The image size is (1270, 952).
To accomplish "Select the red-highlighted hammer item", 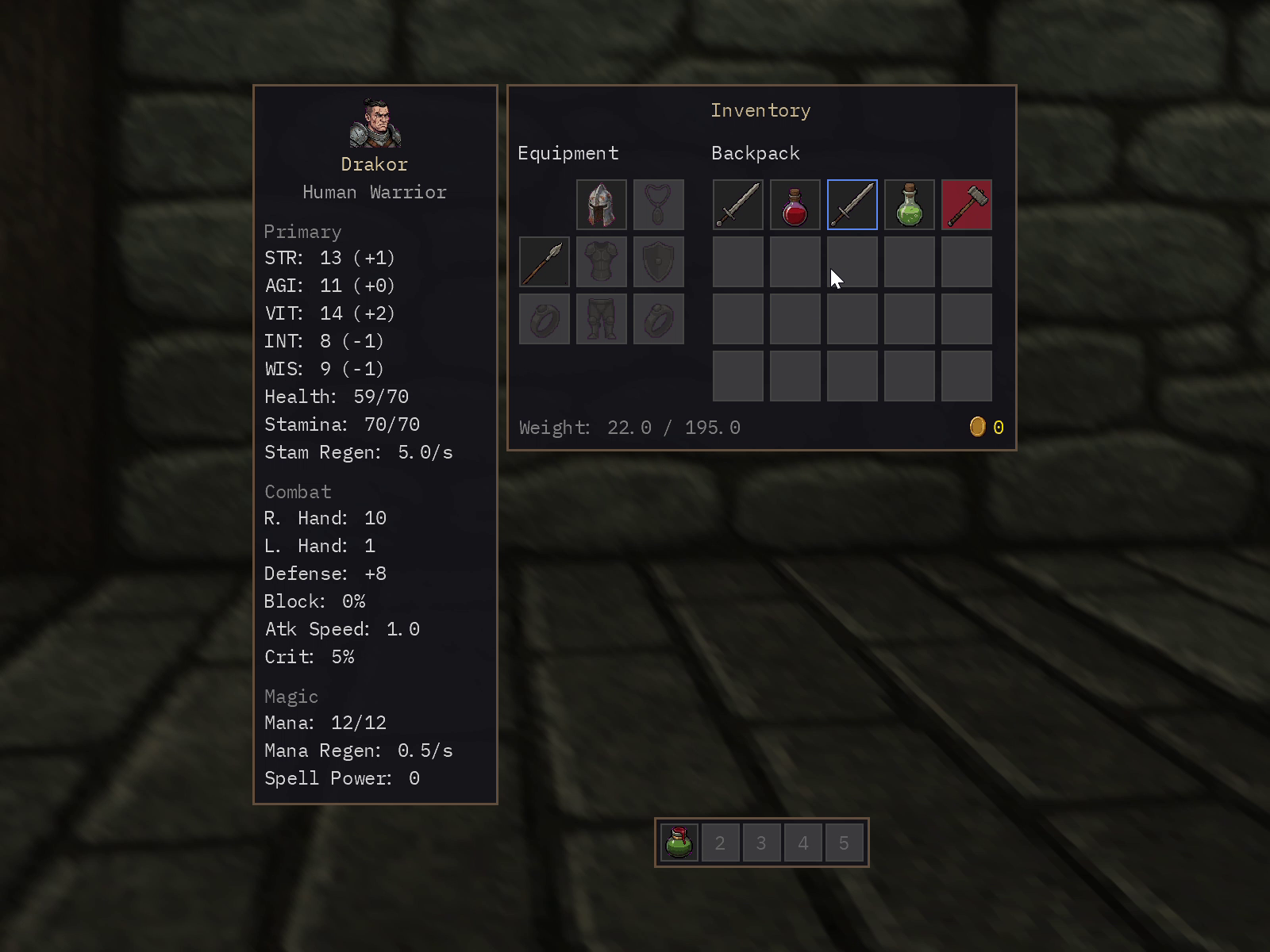I will tap(966, 204).
